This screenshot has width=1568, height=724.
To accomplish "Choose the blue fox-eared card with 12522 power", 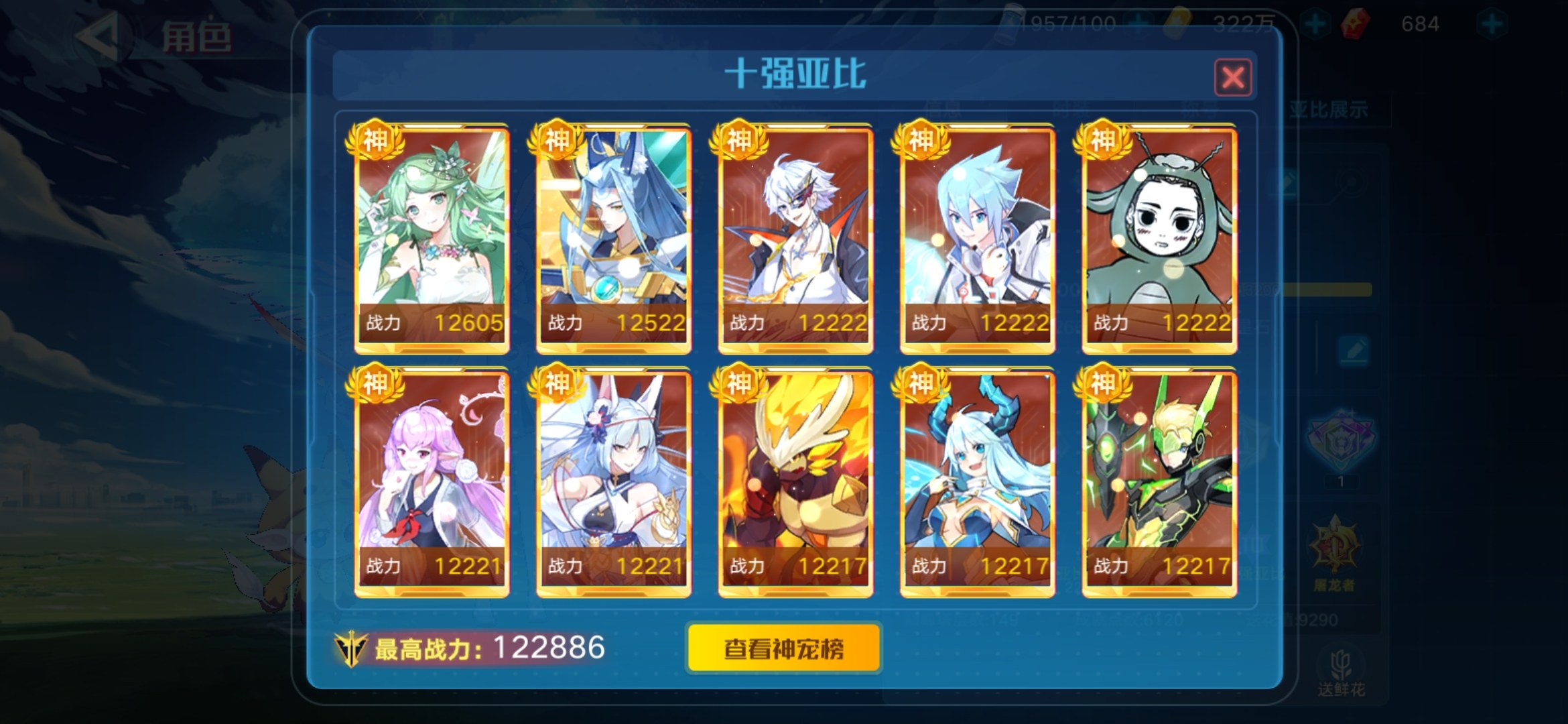I will (x=613, y=238).
